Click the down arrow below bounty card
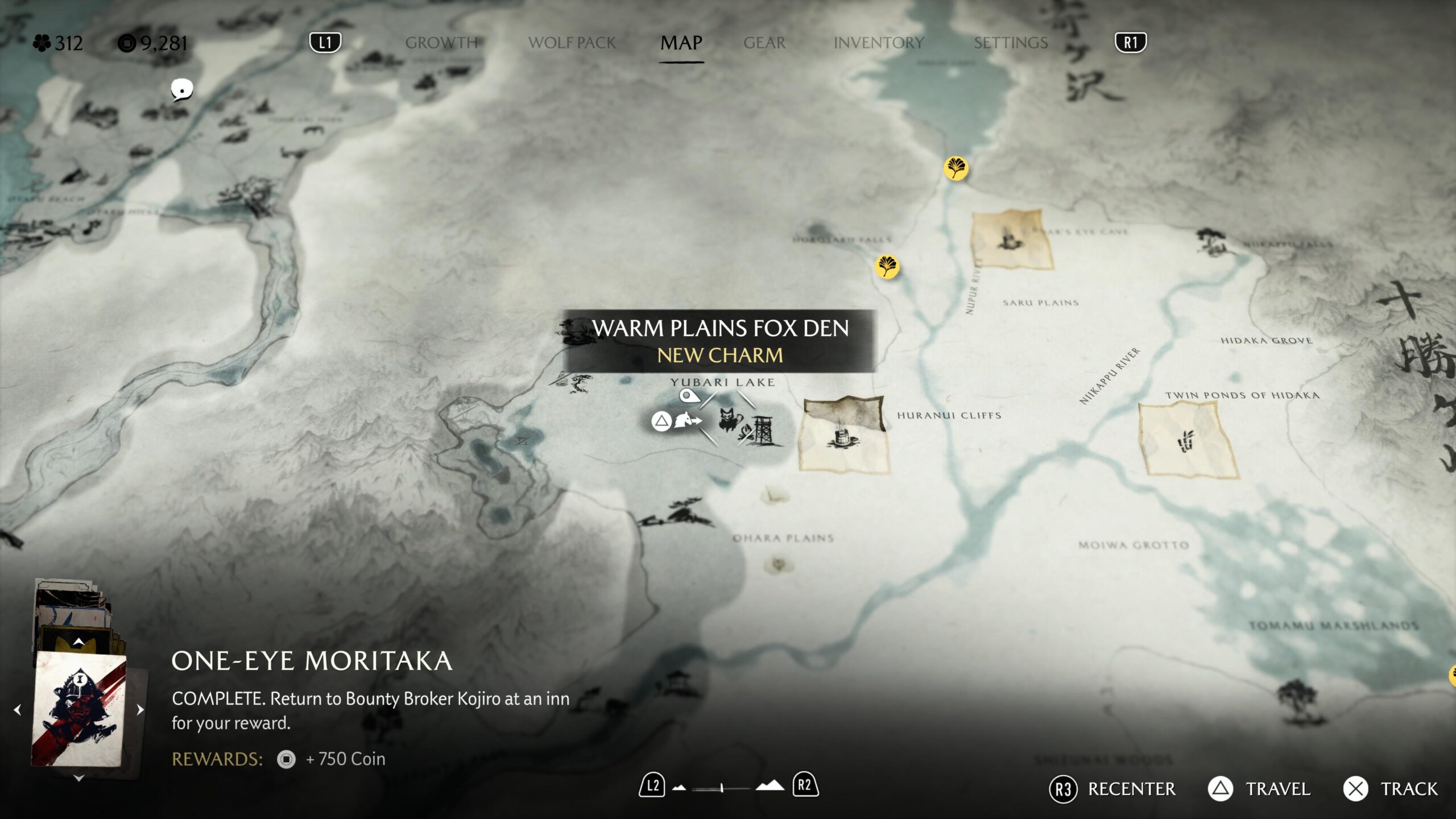Viewport: 1456px width, 819px height. pos(79,778)
